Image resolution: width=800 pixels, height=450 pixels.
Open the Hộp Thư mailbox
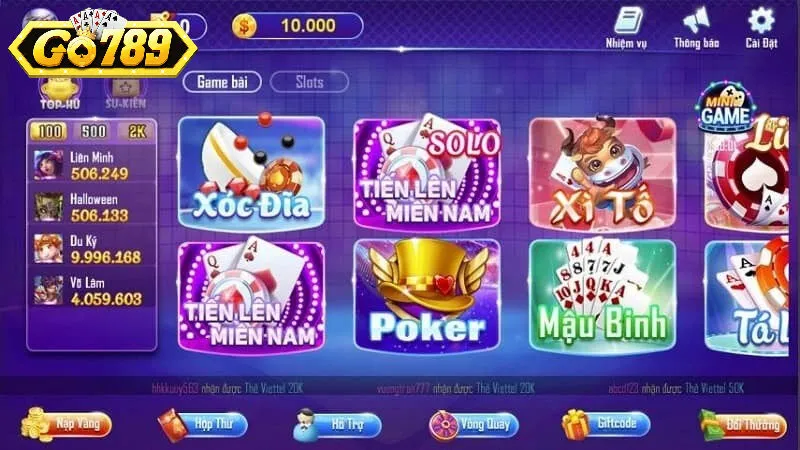(201, 424)
